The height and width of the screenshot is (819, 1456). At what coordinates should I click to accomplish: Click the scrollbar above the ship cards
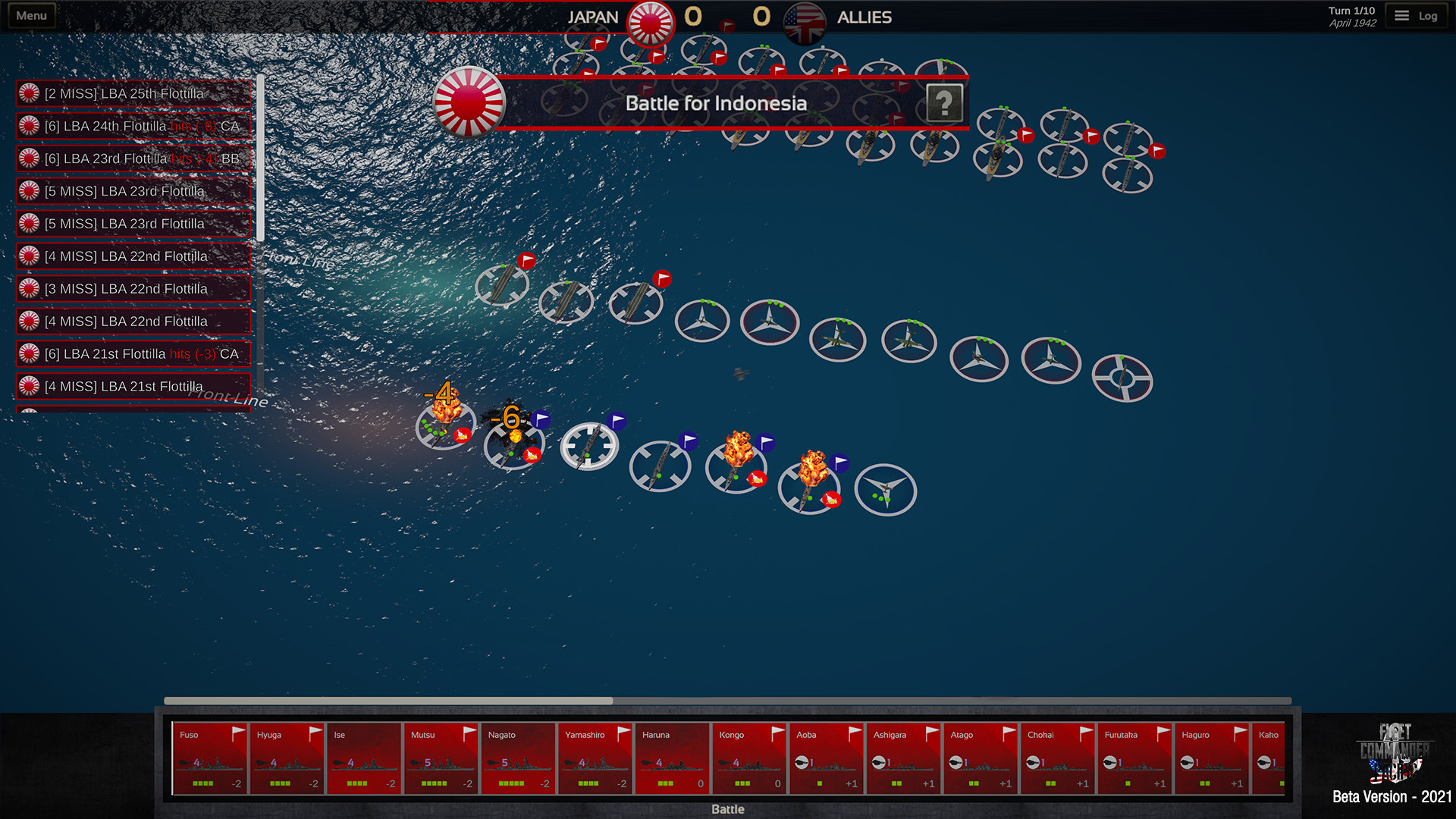(387, 701)
